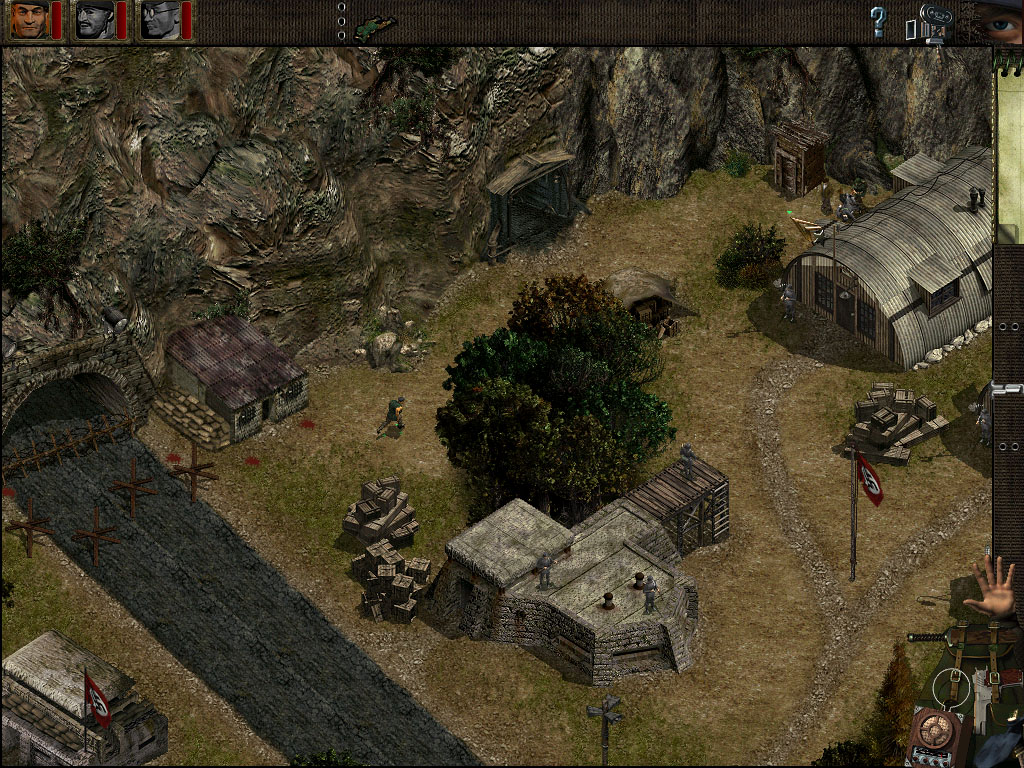Open help with the question mark icon
1024x768 pixels.
point(878,21)
